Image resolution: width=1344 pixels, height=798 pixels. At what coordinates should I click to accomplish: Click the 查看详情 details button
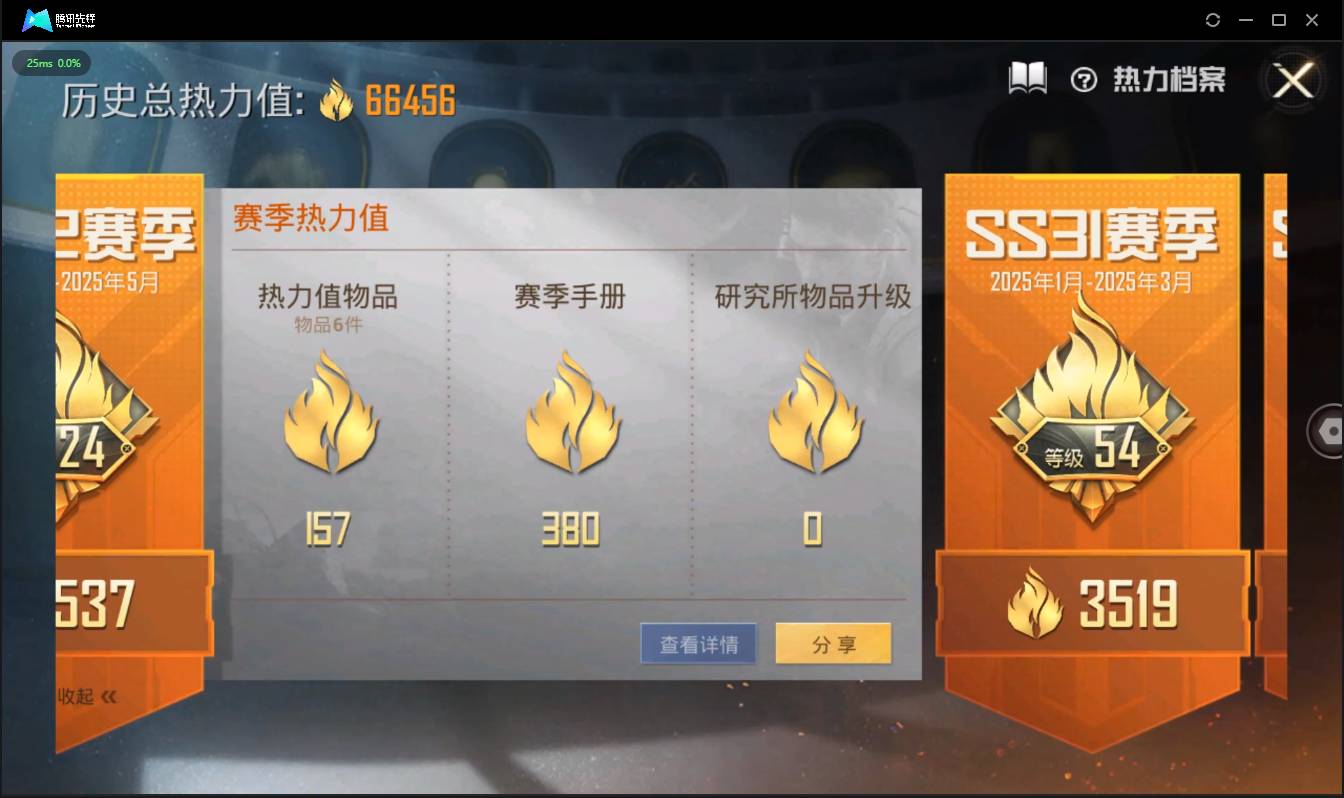point(698,643)
